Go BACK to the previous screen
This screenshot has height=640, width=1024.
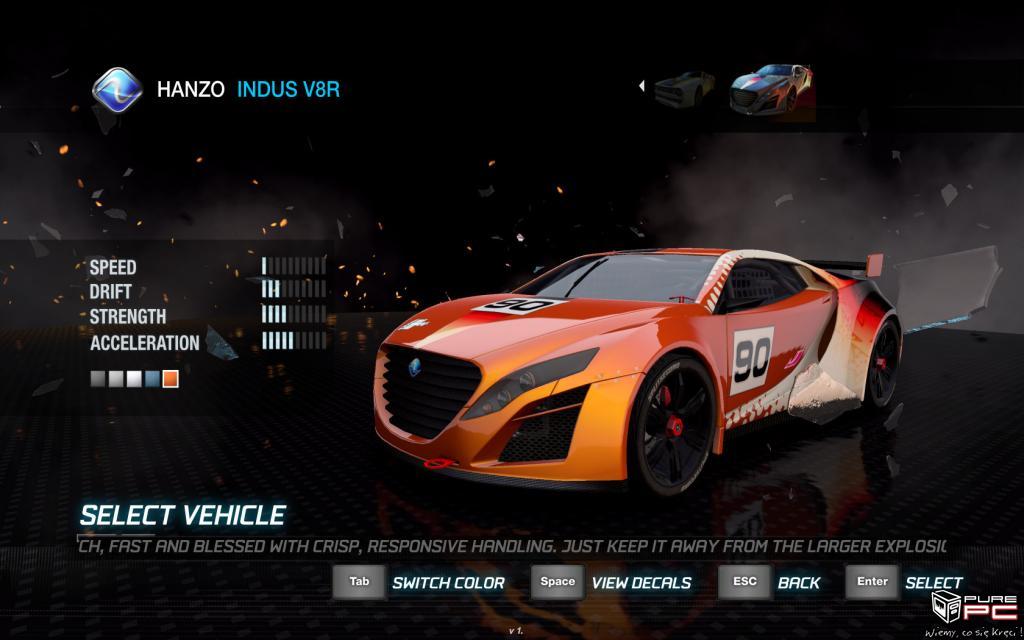tap(798, 583)
